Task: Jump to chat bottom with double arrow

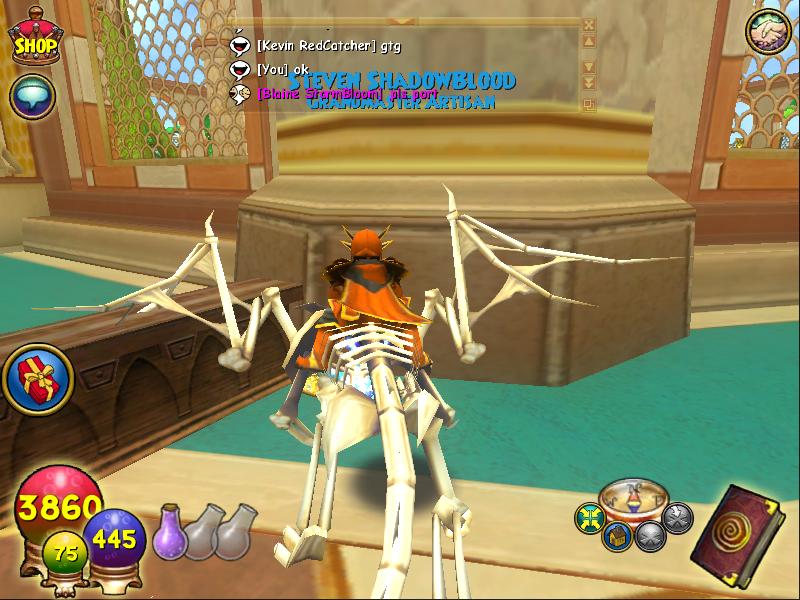Action: [588, 82]
